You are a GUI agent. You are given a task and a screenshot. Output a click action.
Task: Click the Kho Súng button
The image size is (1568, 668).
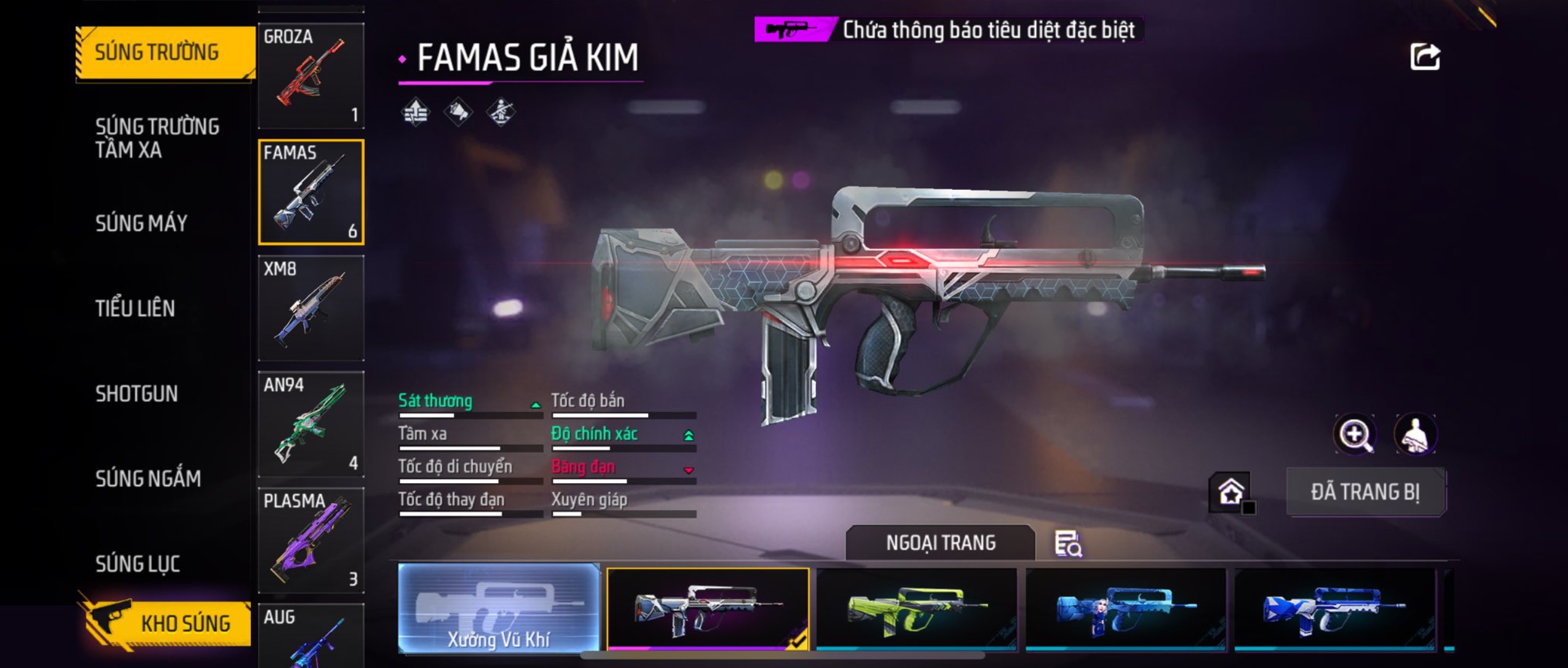[166, 623]
